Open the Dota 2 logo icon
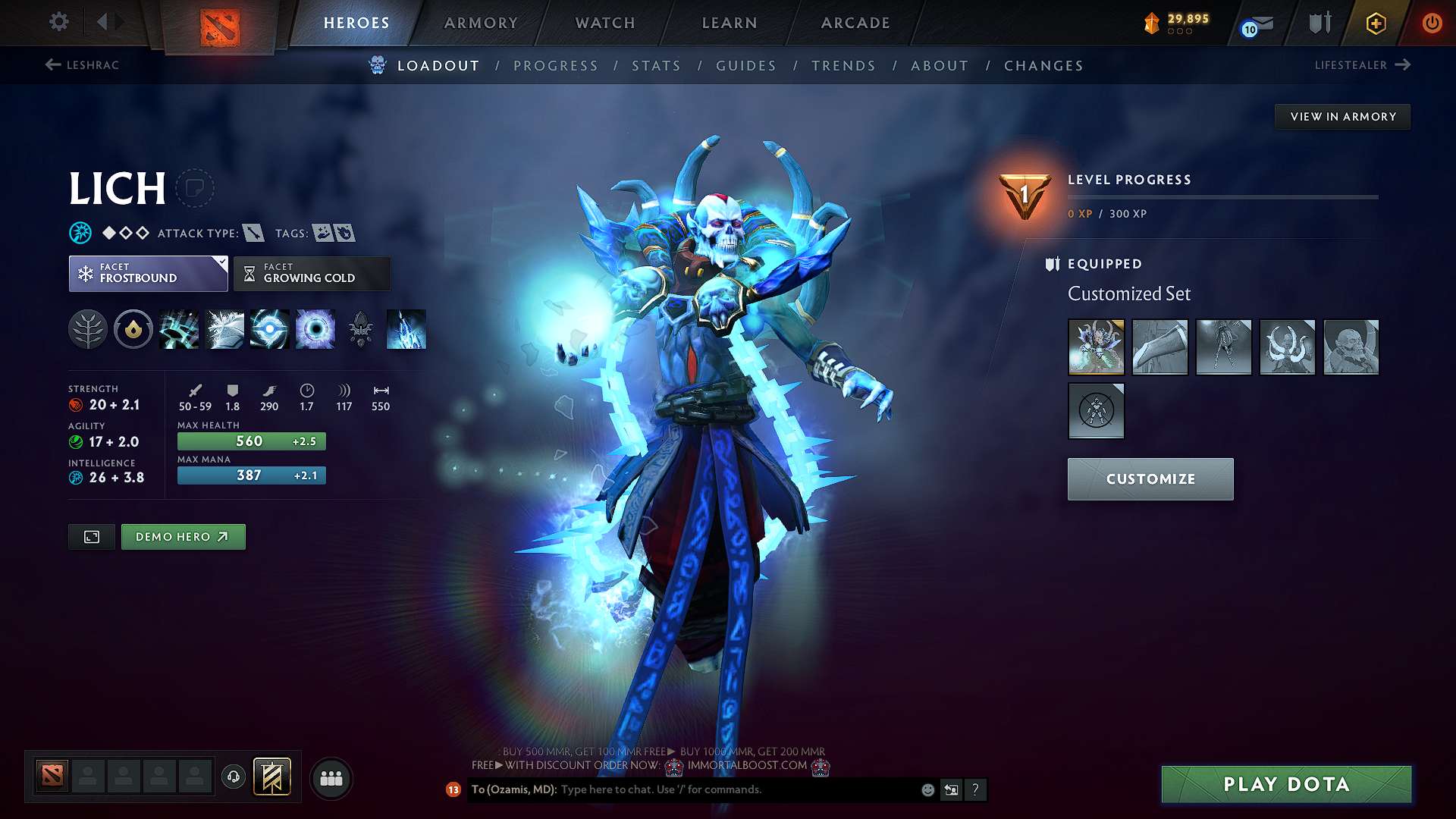 click(x=219, y=25)
